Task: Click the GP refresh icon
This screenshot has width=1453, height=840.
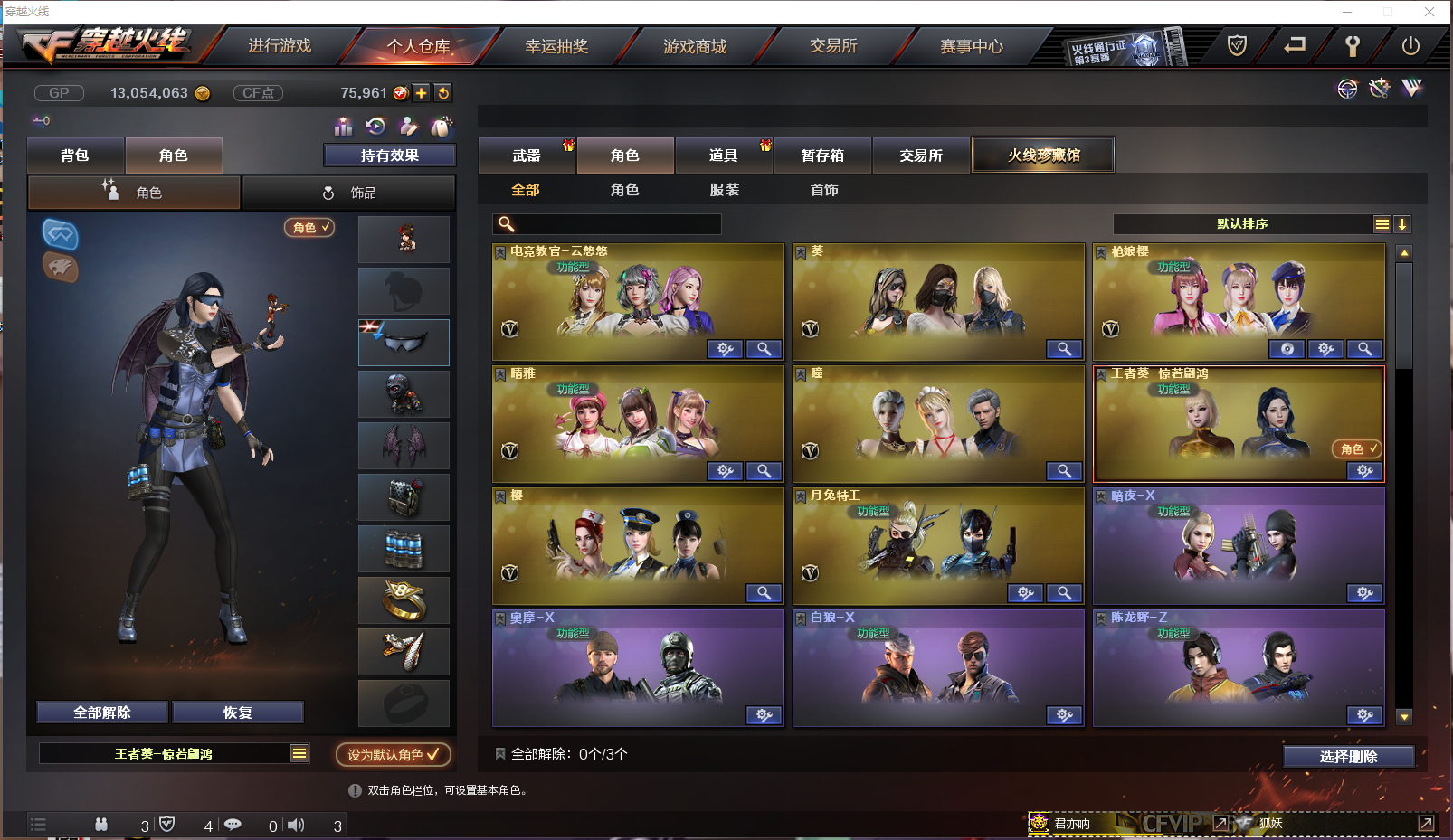Action: [442, 92]
